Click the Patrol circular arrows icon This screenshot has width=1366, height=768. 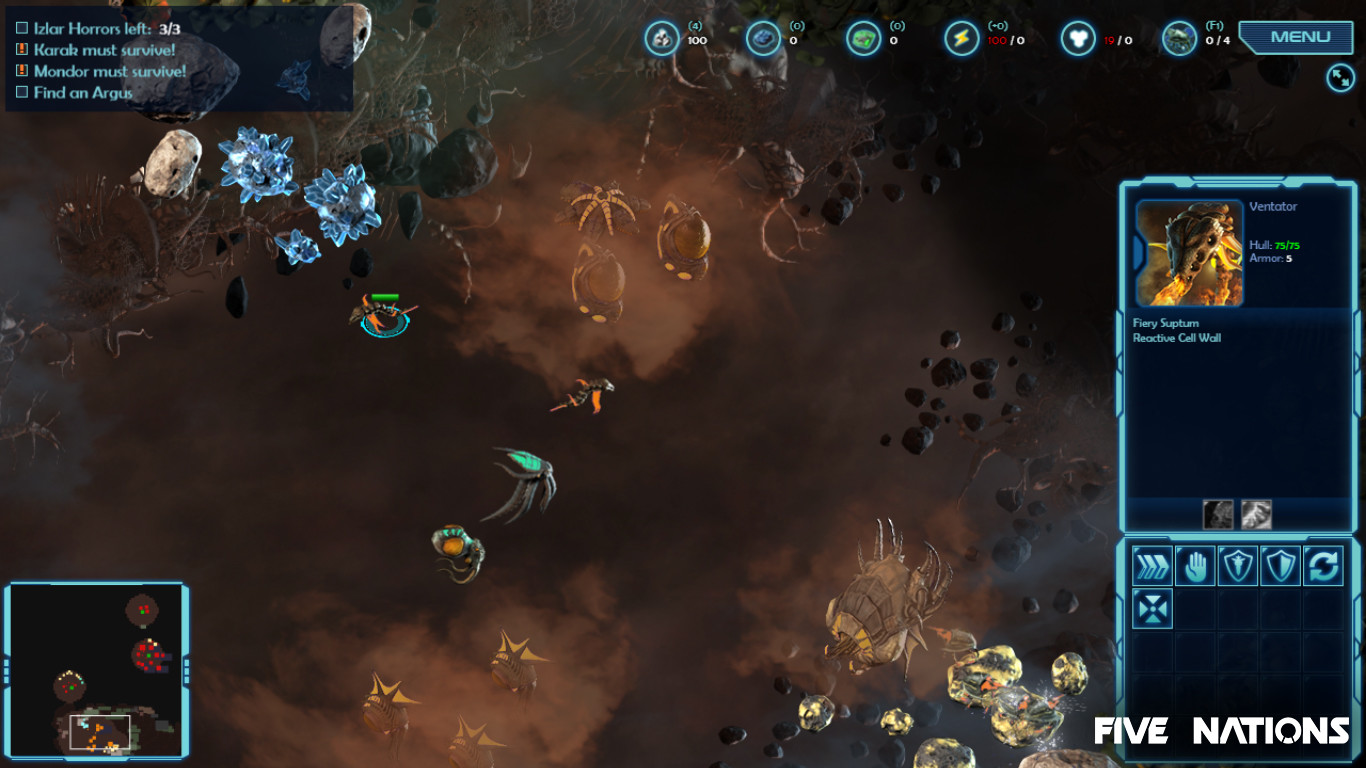pos(1322,565)
